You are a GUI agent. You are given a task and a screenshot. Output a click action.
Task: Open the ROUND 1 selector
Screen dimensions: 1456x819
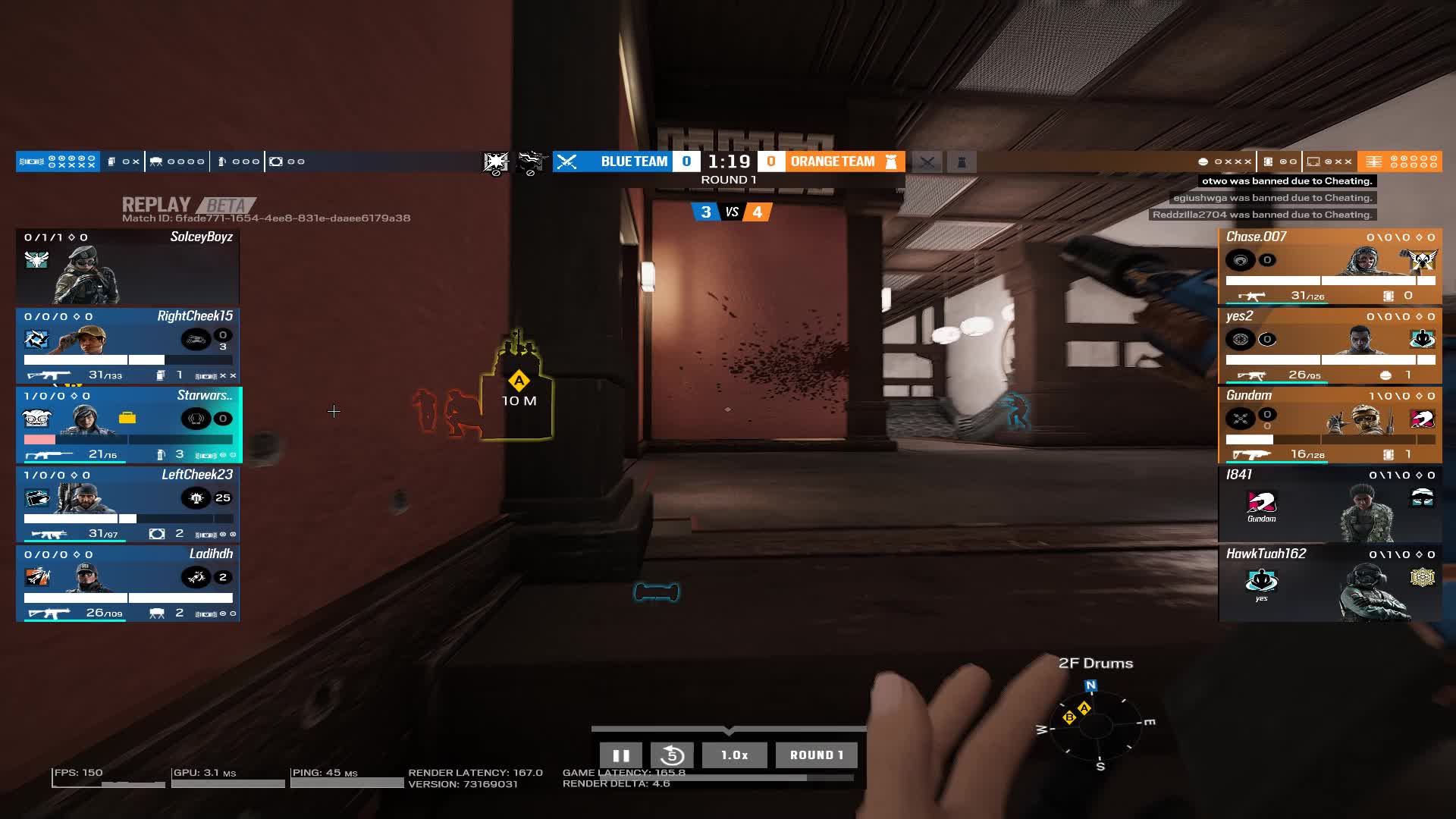click(x=816, y=755)
